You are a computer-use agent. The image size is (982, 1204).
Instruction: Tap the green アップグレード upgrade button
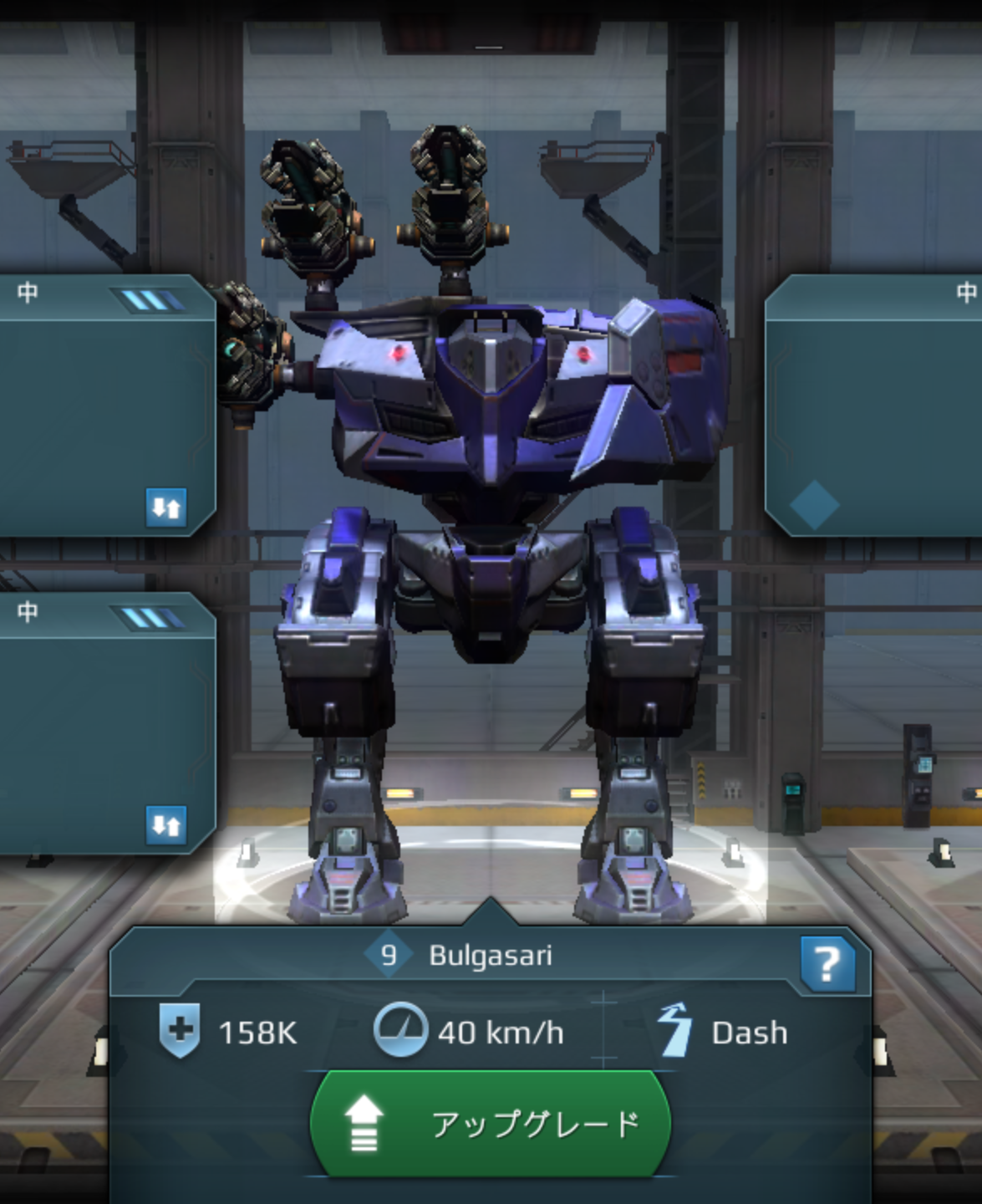coord(490,1124)
